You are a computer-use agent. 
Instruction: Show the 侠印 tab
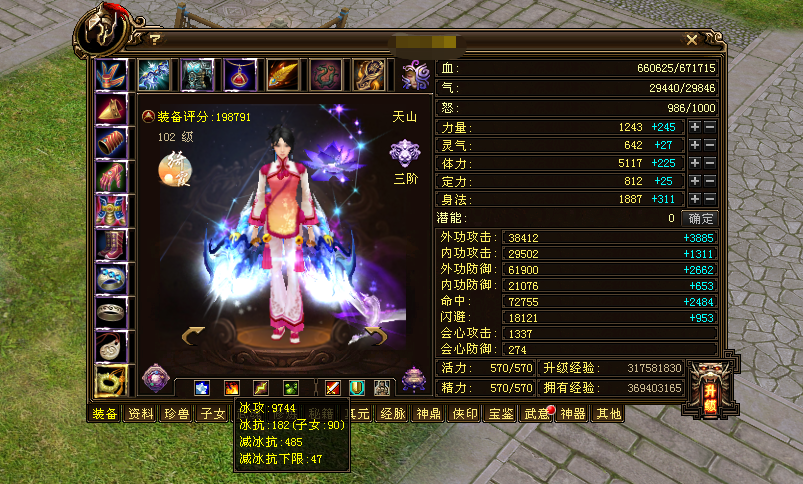tap(465, 414)
